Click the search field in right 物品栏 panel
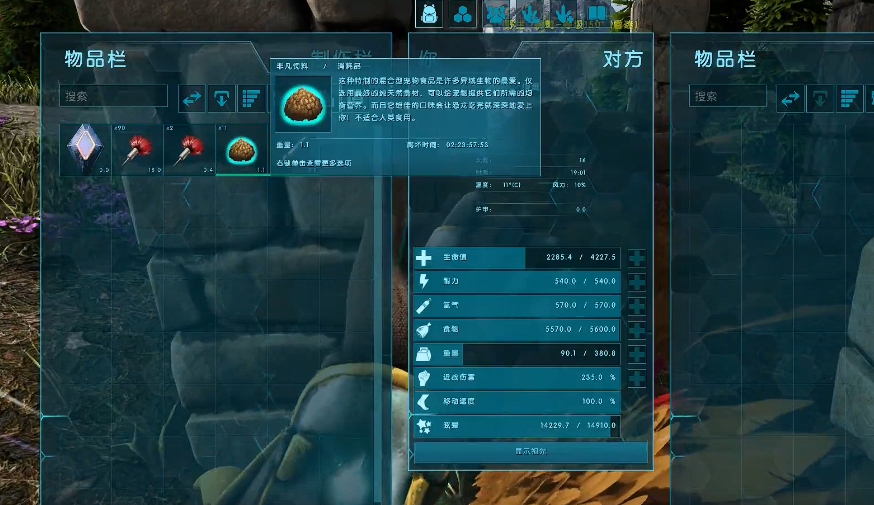 pos(727,97)
